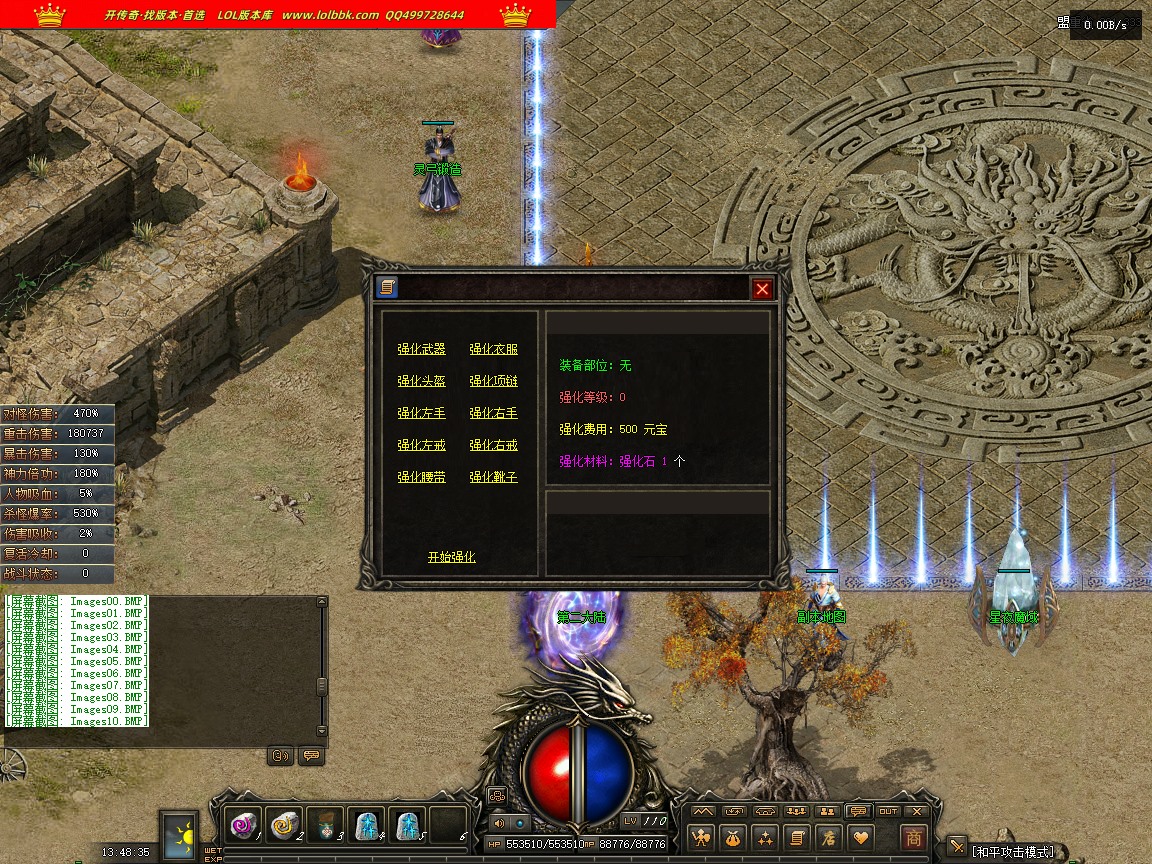Select the 强化右手 link
Screen dimensions: 1152x864
pyautogui.click(x=494, y=413)
